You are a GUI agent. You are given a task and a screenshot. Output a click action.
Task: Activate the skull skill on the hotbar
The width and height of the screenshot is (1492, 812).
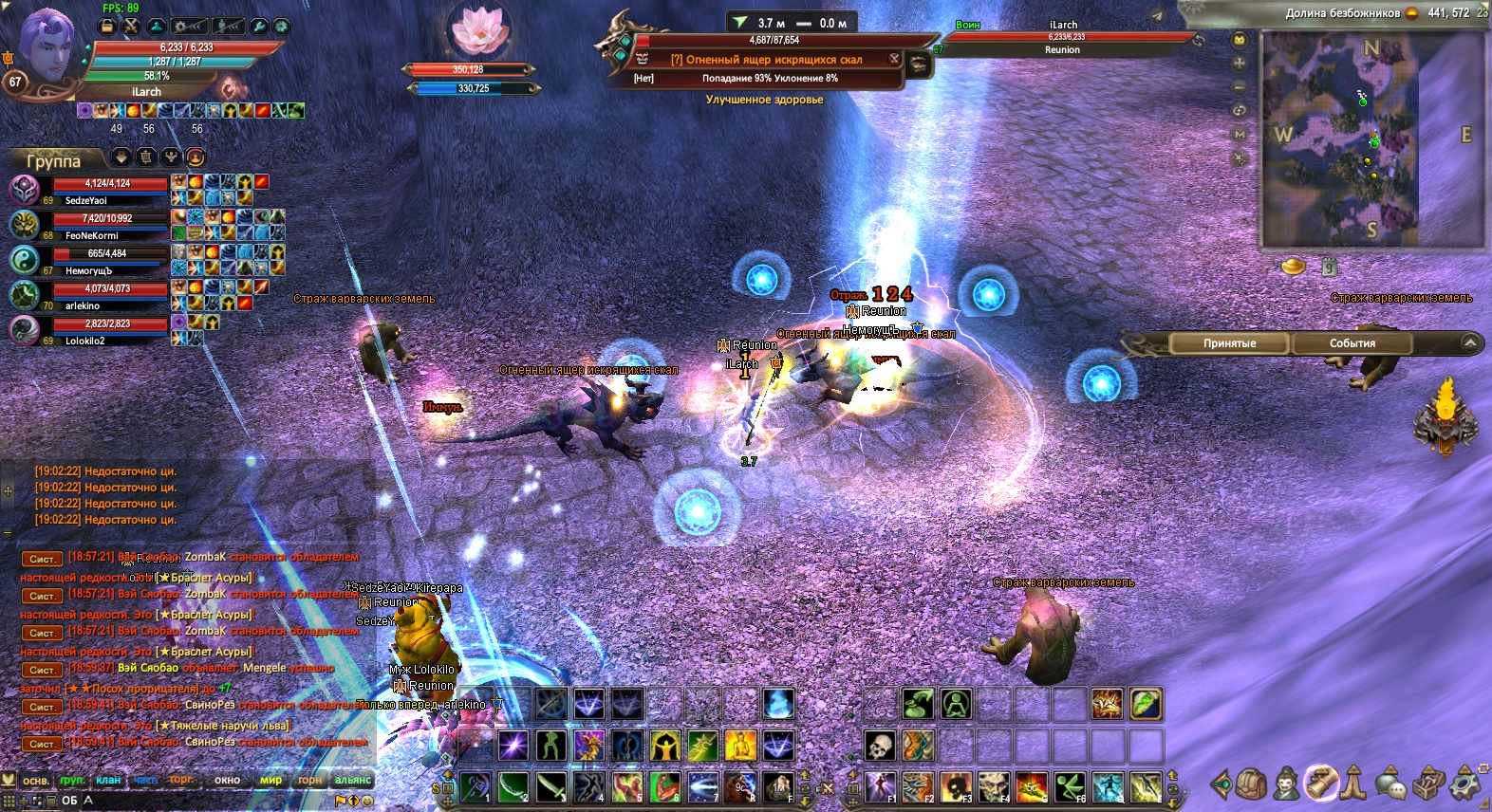click(x=880, y=746)
